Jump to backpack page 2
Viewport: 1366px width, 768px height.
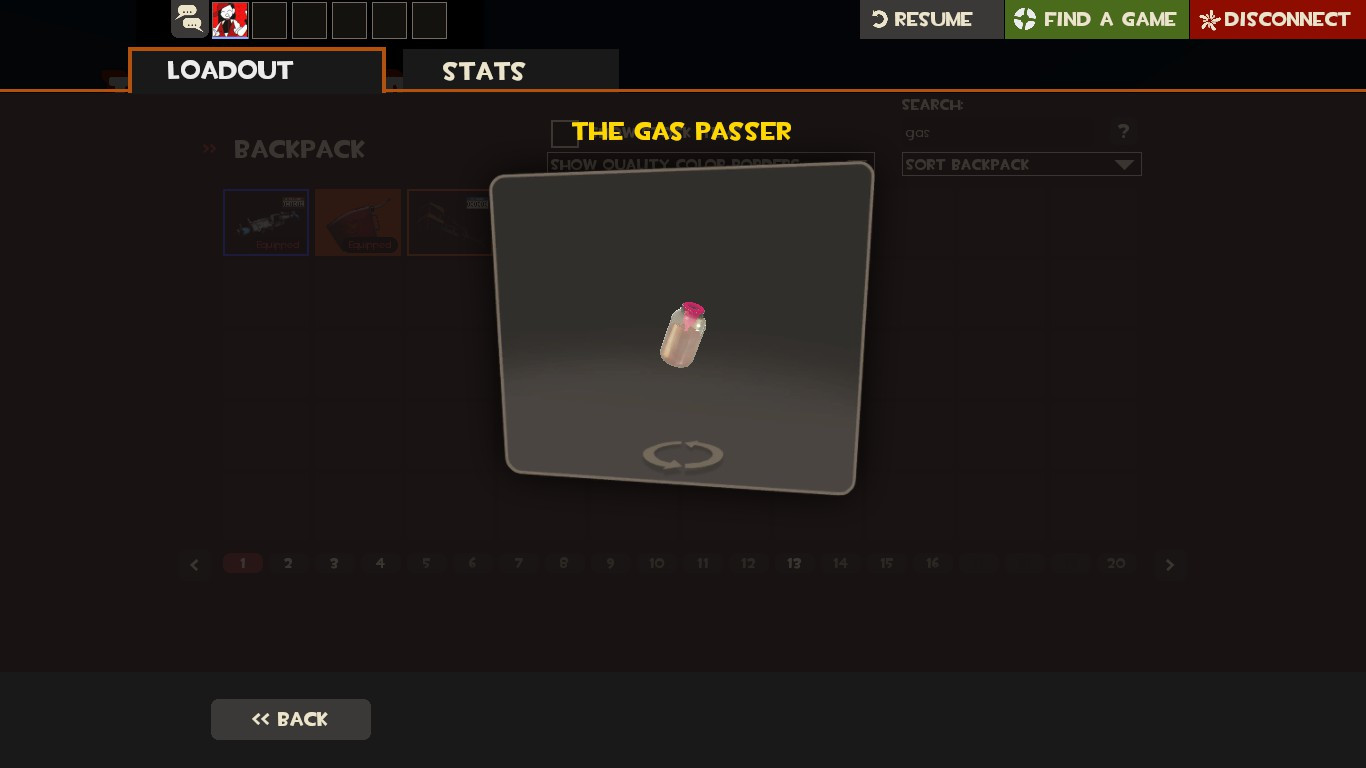click(x=288, y=564)
